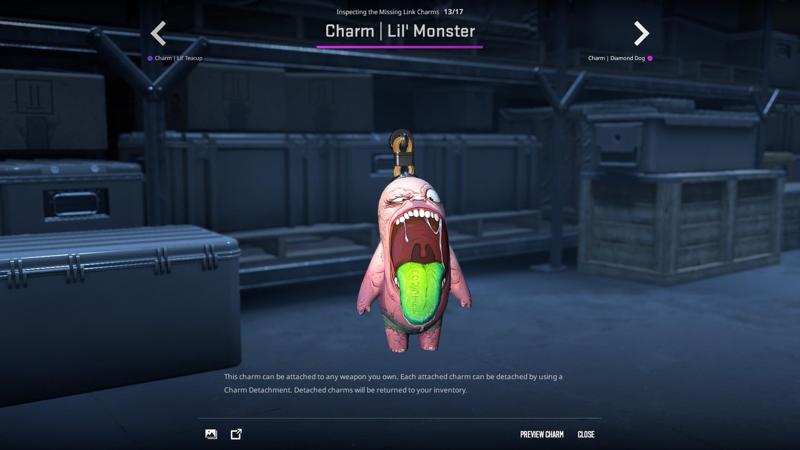The image size is (800, 450).
Task: Click the external link arrow icon
Action: (x=236, y=434)
